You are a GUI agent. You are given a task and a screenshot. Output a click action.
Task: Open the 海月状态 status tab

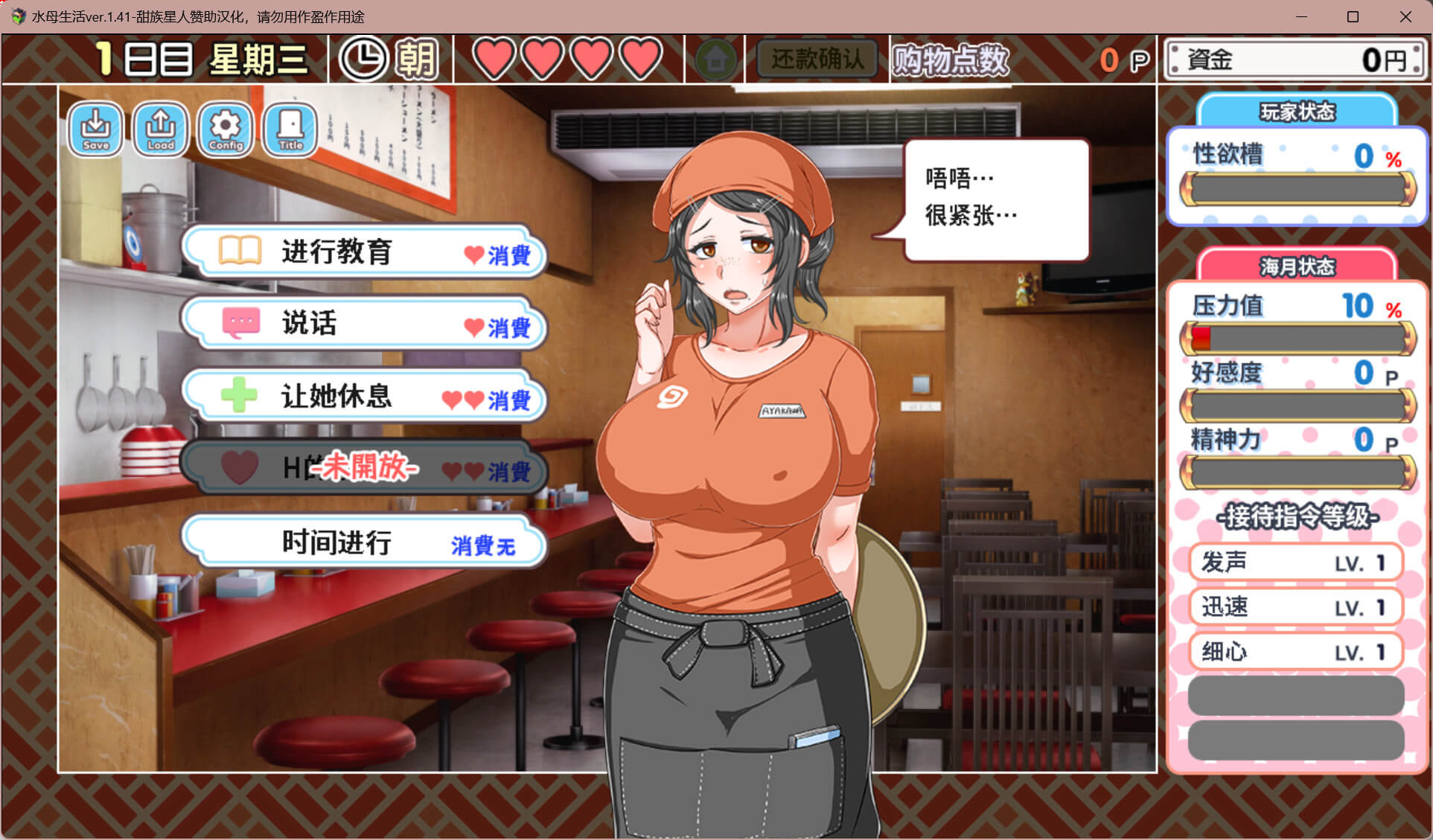click(x=1297, y=266)
